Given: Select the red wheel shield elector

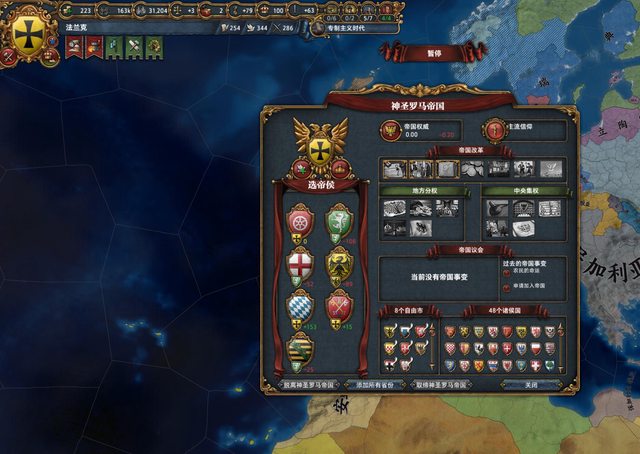Looking at the screenshot, I should click(300, 221).
